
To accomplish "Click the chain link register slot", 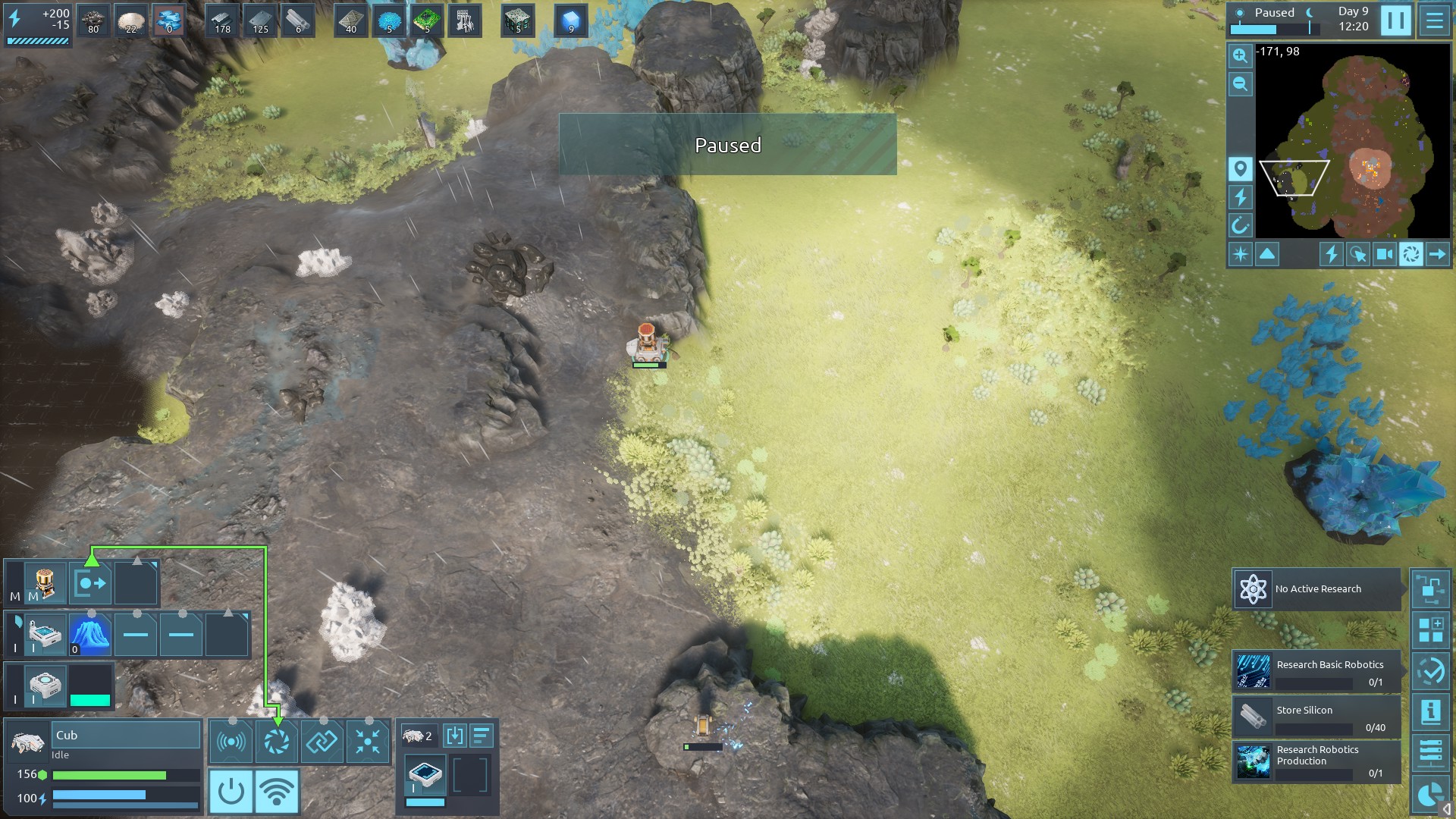I will point(322,742).
